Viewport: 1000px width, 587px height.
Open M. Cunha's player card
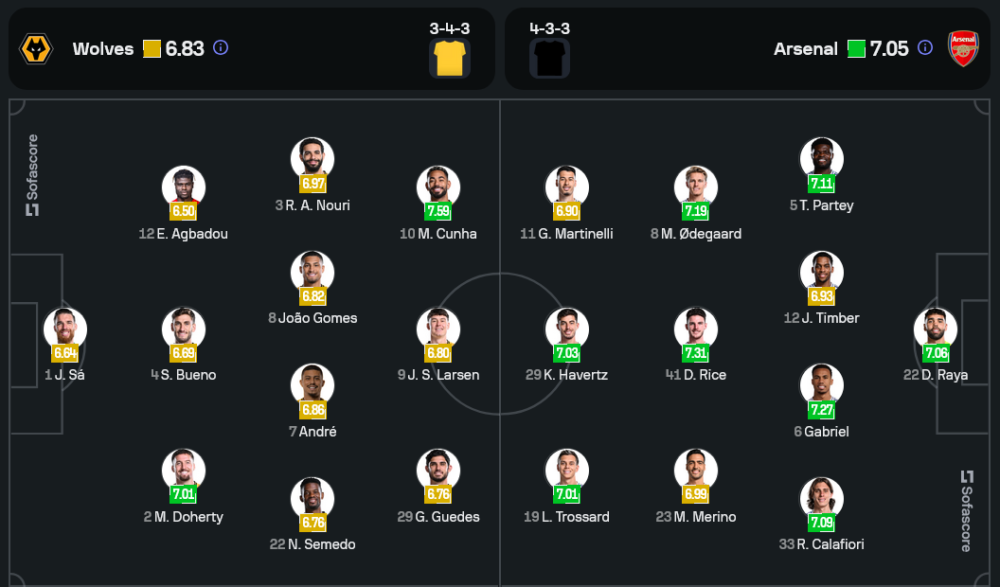[x=438, y=188]
